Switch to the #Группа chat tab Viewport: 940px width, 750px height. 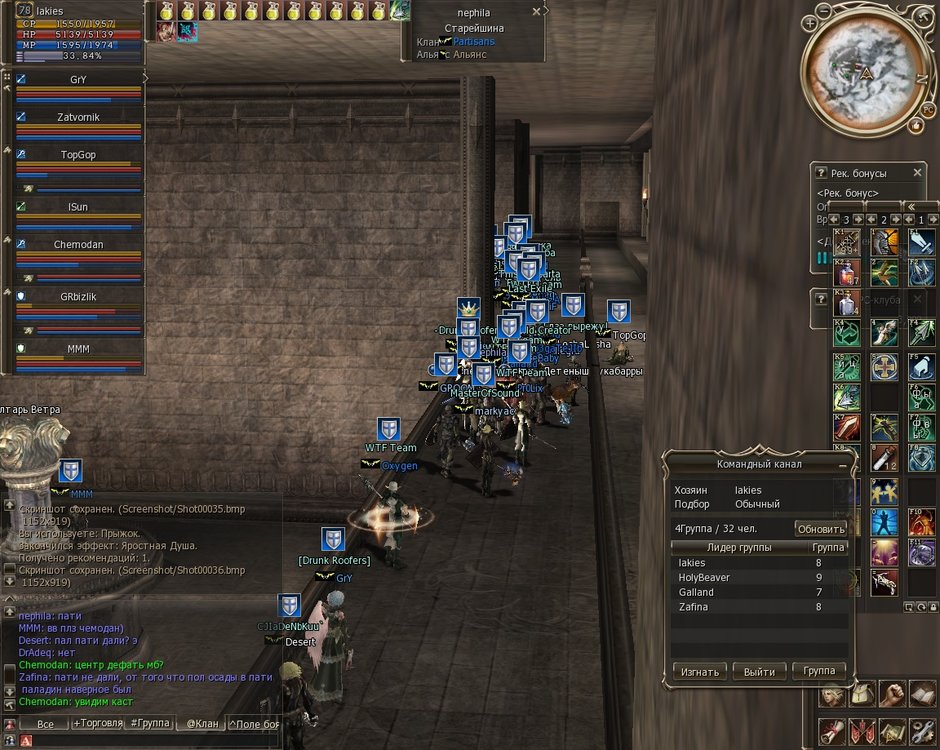point(150,723)
